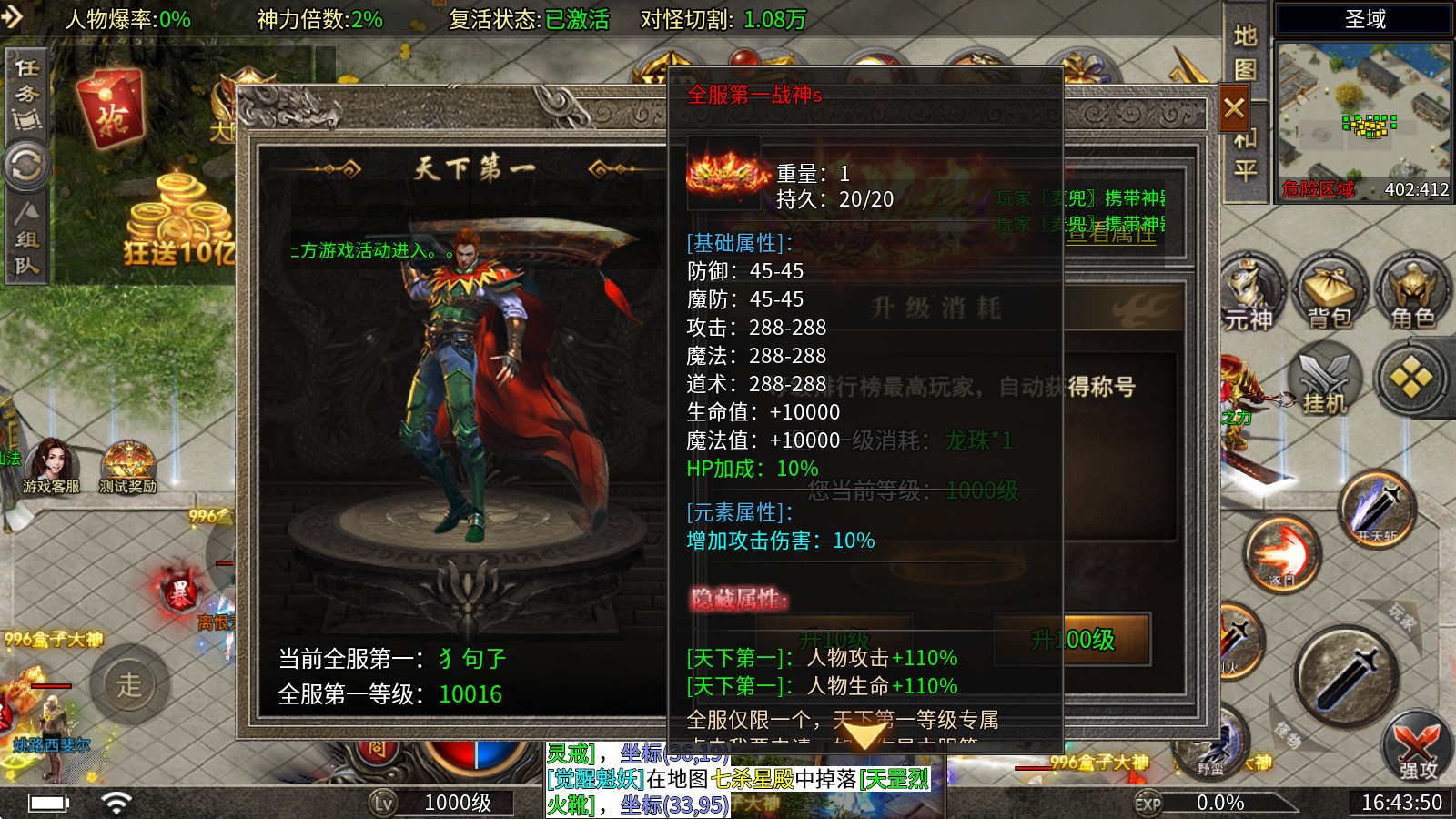Viewport: 1456px width, 819px height.
Task: Open the 查看属性 attributes link
Action: pyautogui.click(x=1111, y=237)
